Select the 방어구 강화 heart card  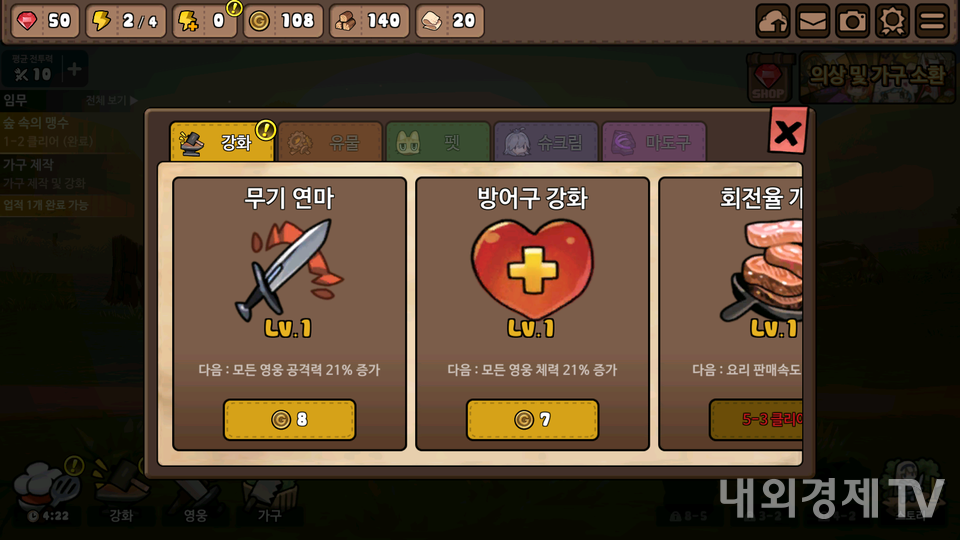[532, 270]
